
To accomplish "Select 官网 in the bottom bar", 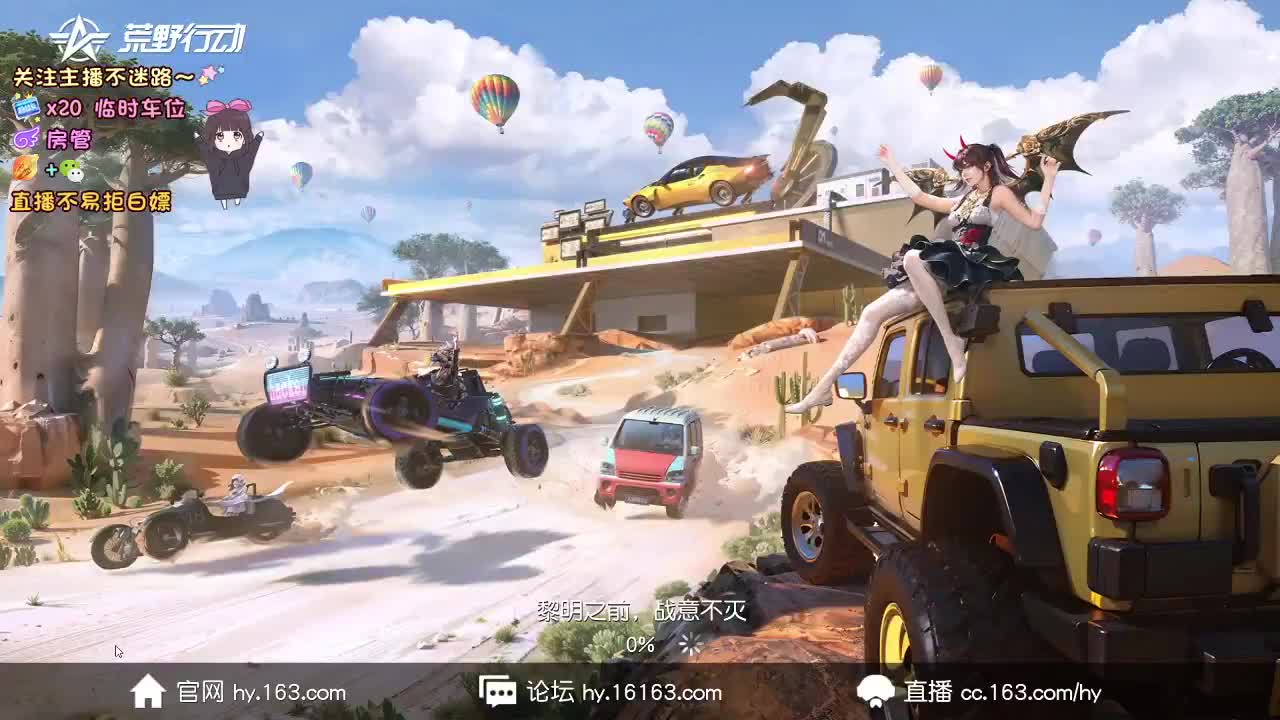I will 198,691.
